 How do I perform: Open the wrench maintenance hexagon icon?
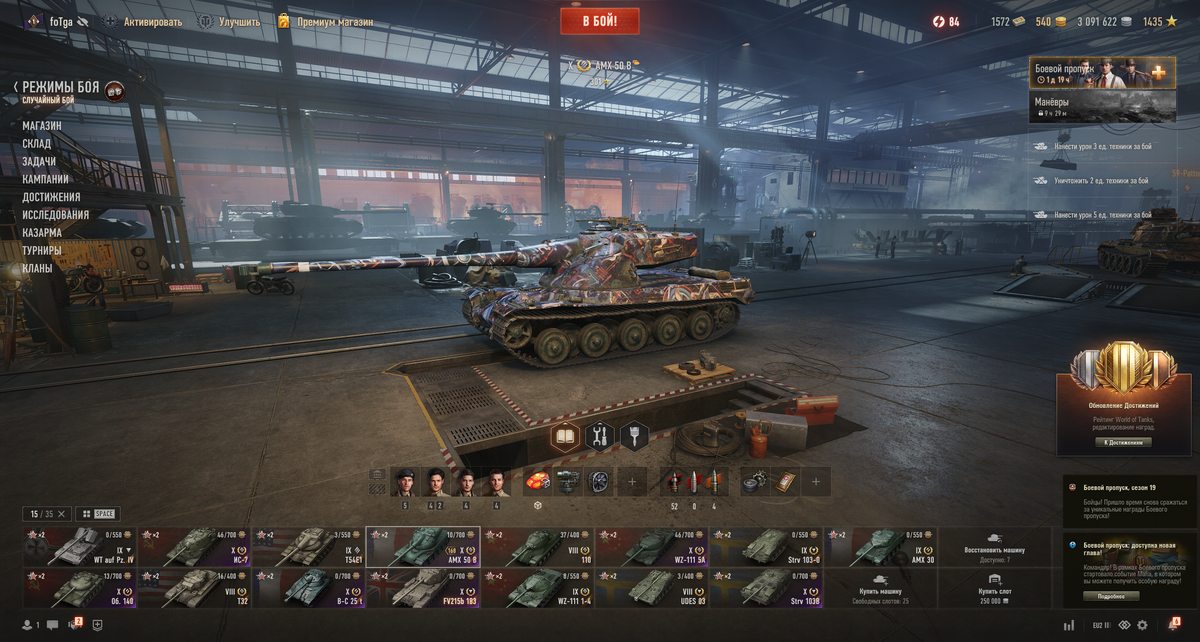(x=600, y=436)
